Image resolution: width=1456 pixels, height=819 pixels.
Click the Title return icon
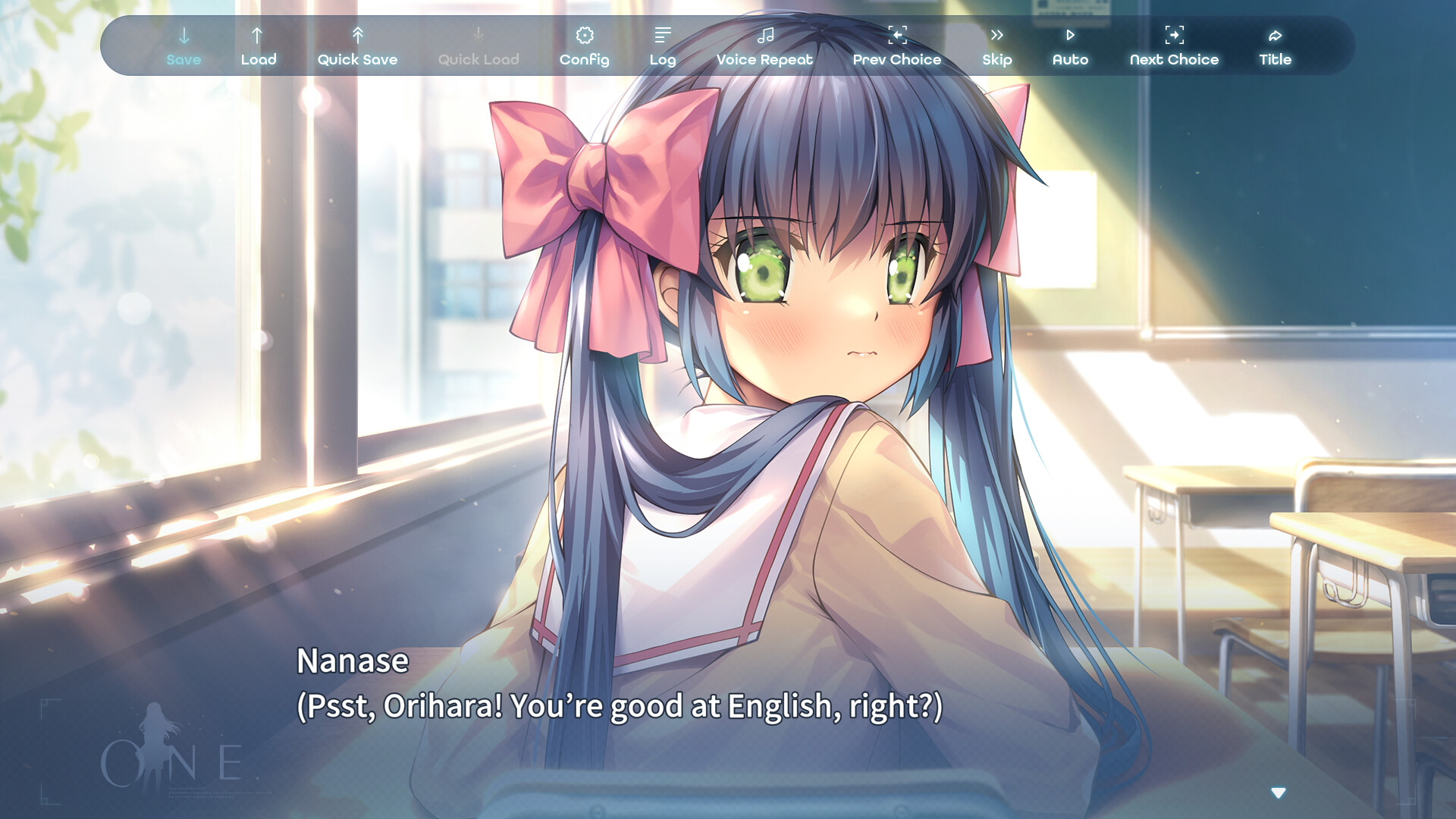pyautogui.click(x=1275, y=34)
